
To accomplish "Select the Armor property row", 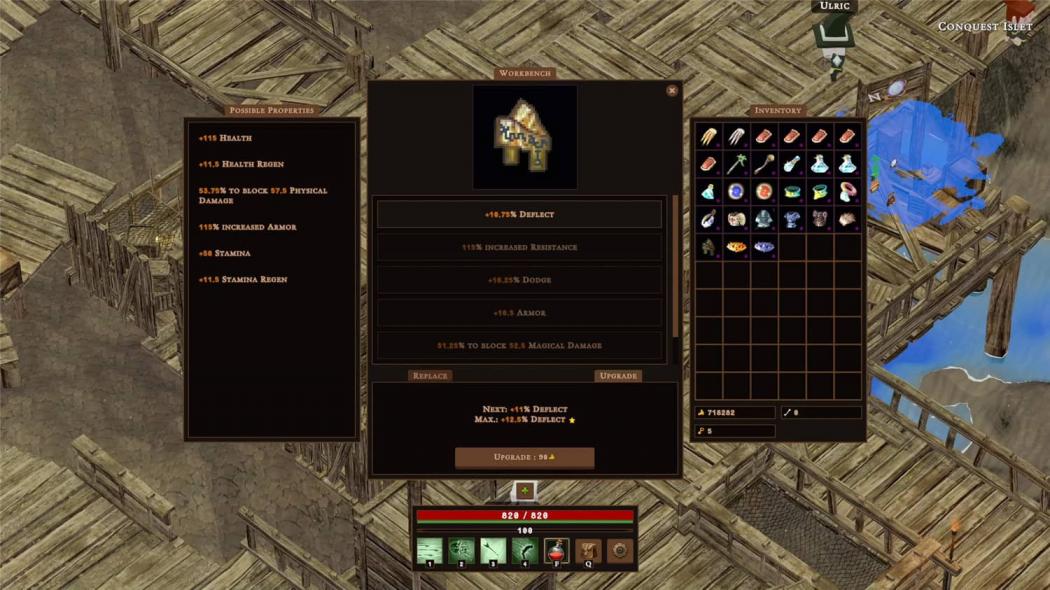I will point(519,313).
